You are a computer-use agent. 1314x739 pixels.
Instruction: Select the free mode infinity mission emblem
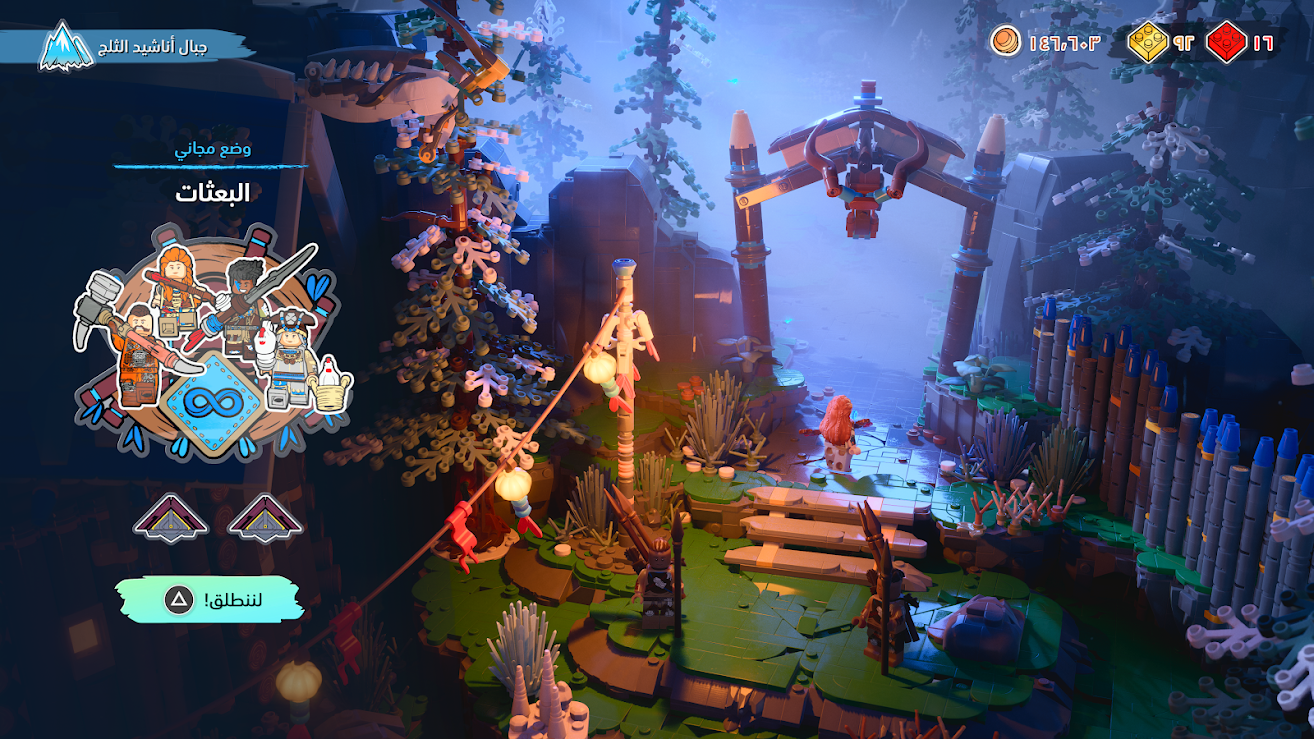(214, 402)
